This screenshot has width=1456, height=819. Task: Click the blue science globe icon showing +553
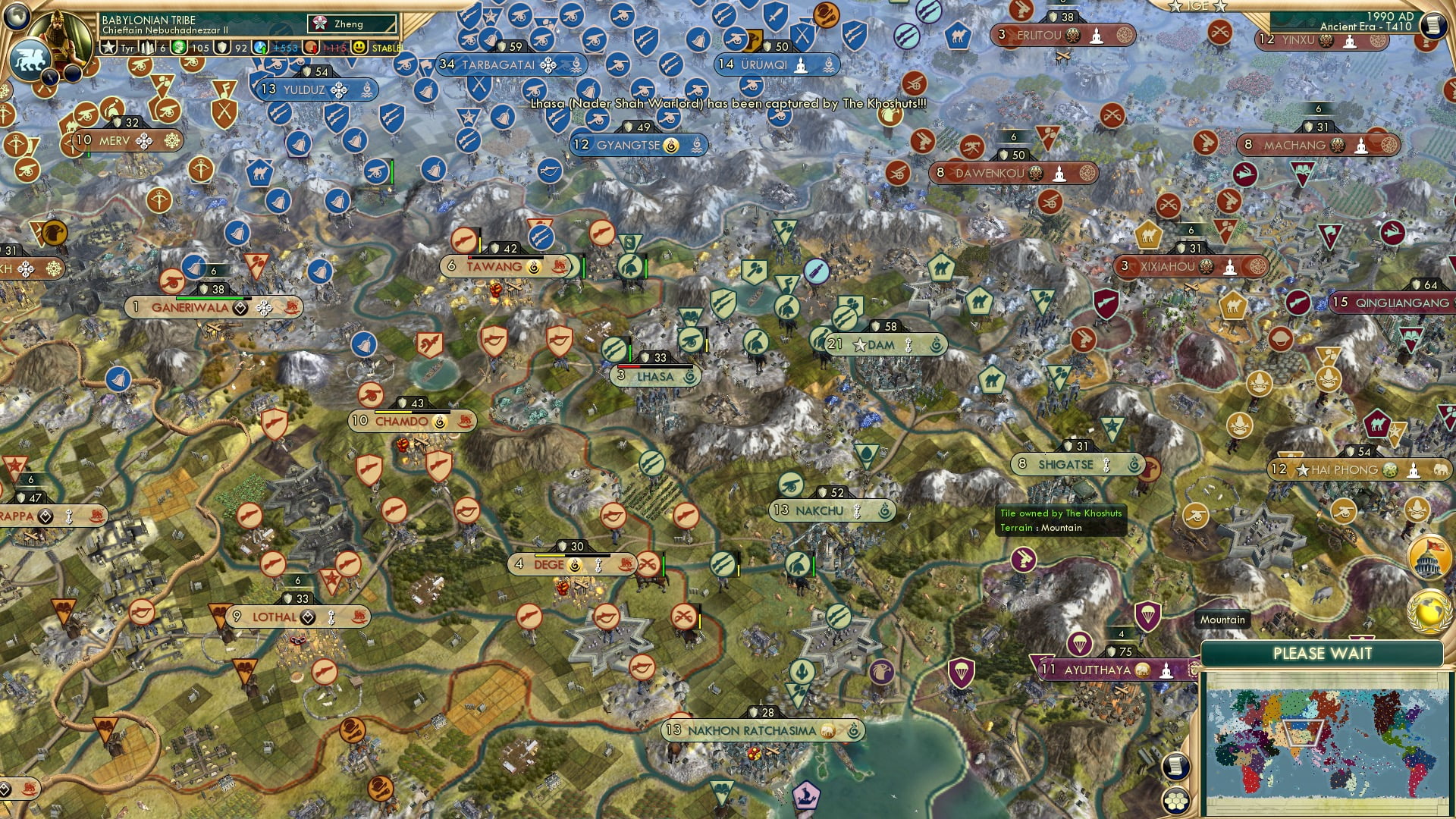(x=261, y=47)
